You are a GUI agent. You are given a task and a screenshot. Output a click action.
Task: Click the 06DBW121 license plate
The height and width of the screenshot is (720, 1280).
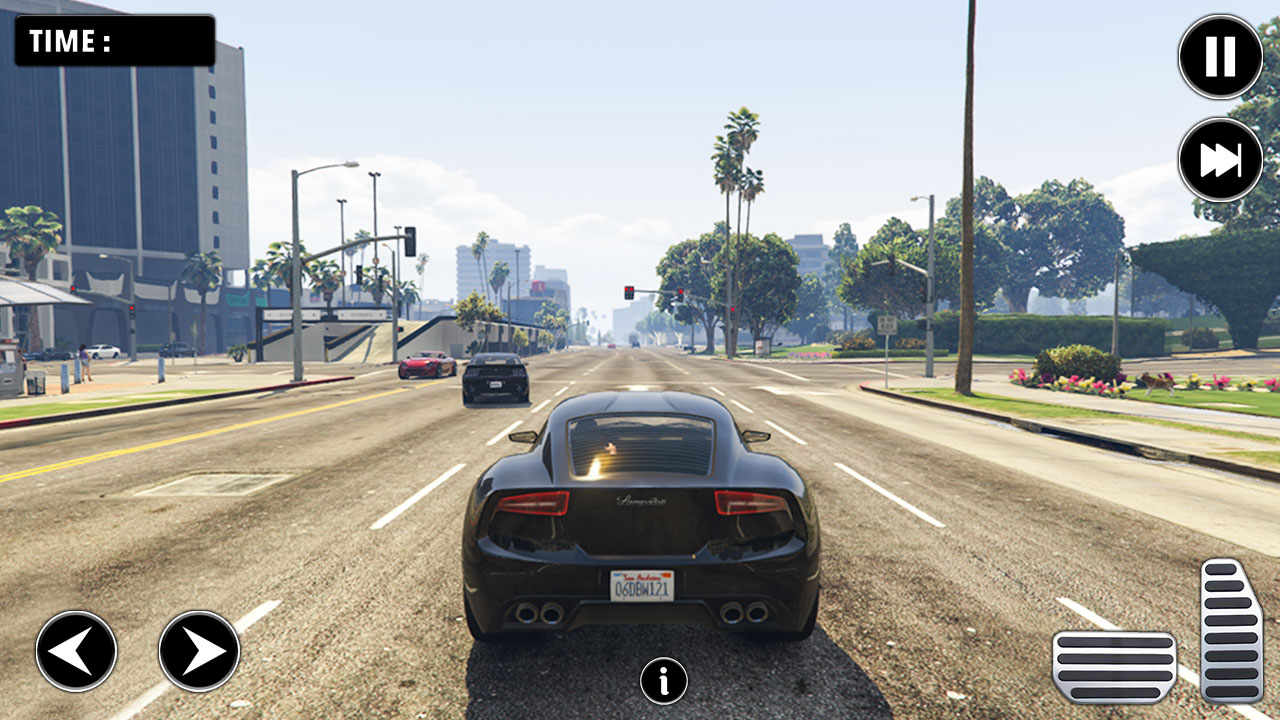(640, 588)
